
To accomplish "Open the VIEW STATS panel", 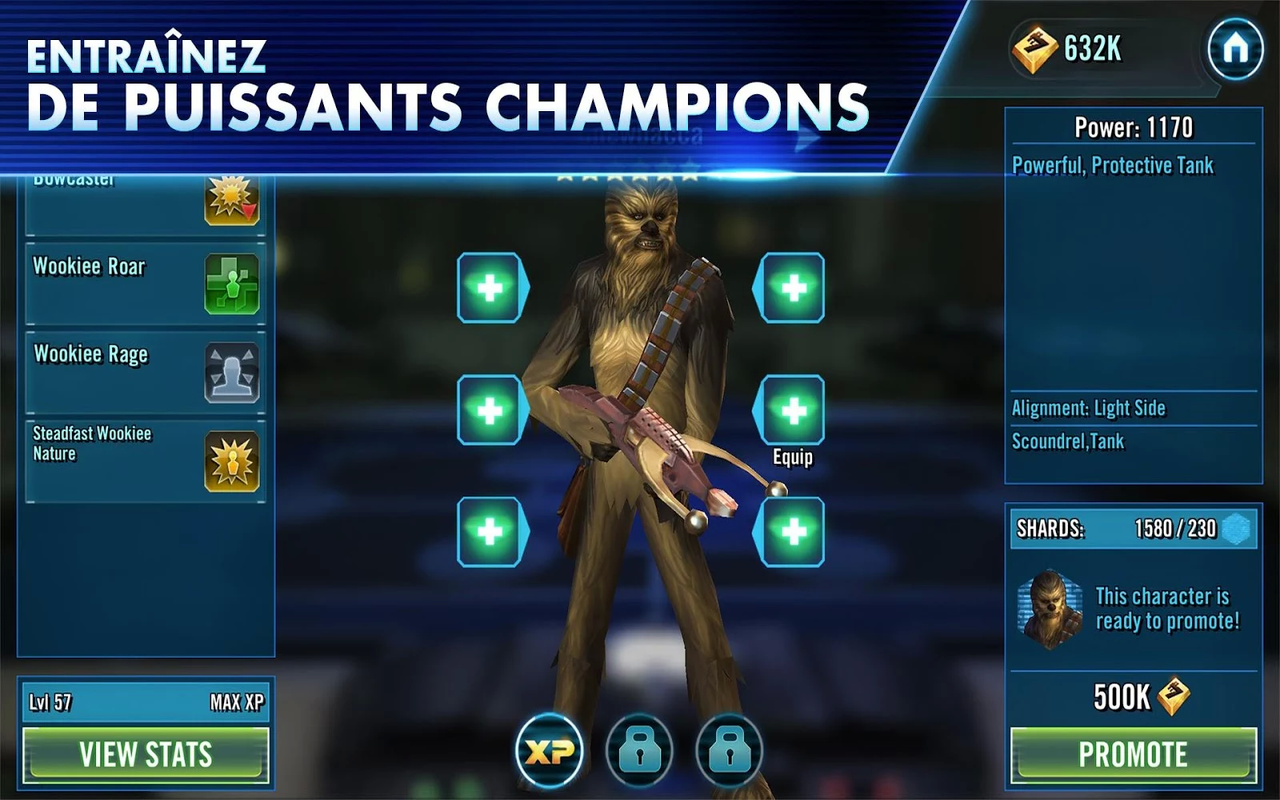I will [x=146, y=755].
